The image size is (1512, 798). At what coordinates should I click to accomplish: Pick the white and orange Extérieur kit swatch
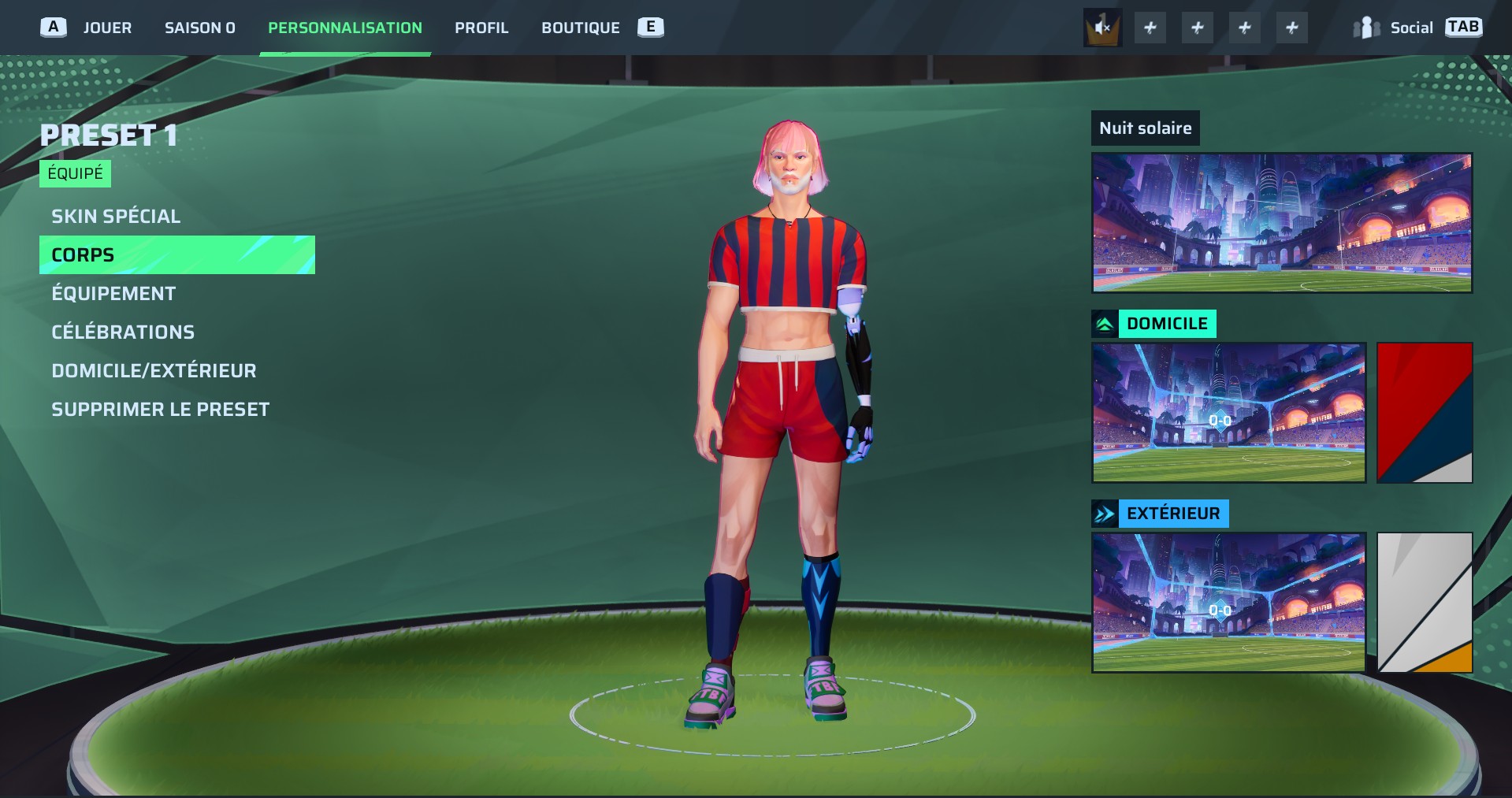1424,602
